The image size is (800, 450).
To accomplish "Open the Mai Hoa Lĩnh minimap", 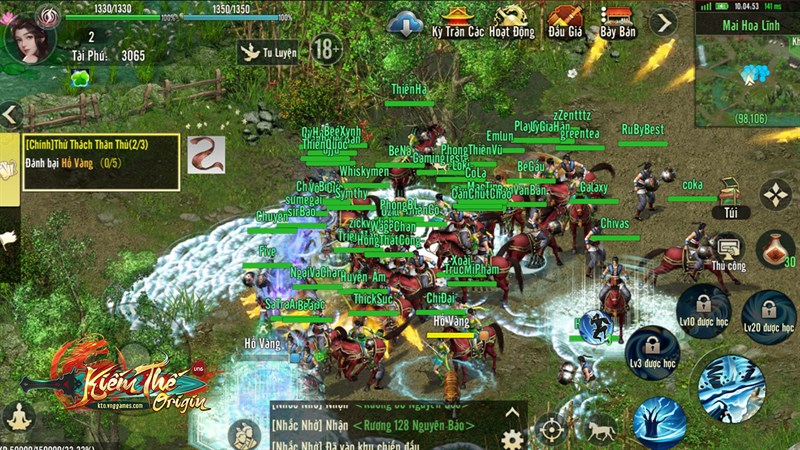I will (x=746, y=72).
